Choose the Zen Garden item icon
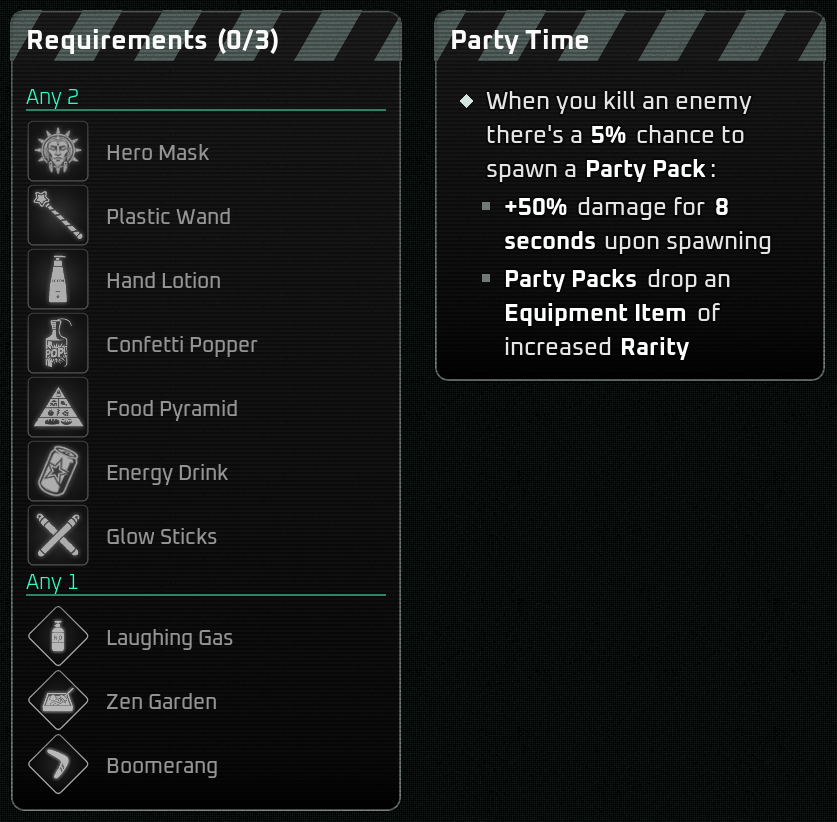837x822 pixels. [x=58, y=701]
